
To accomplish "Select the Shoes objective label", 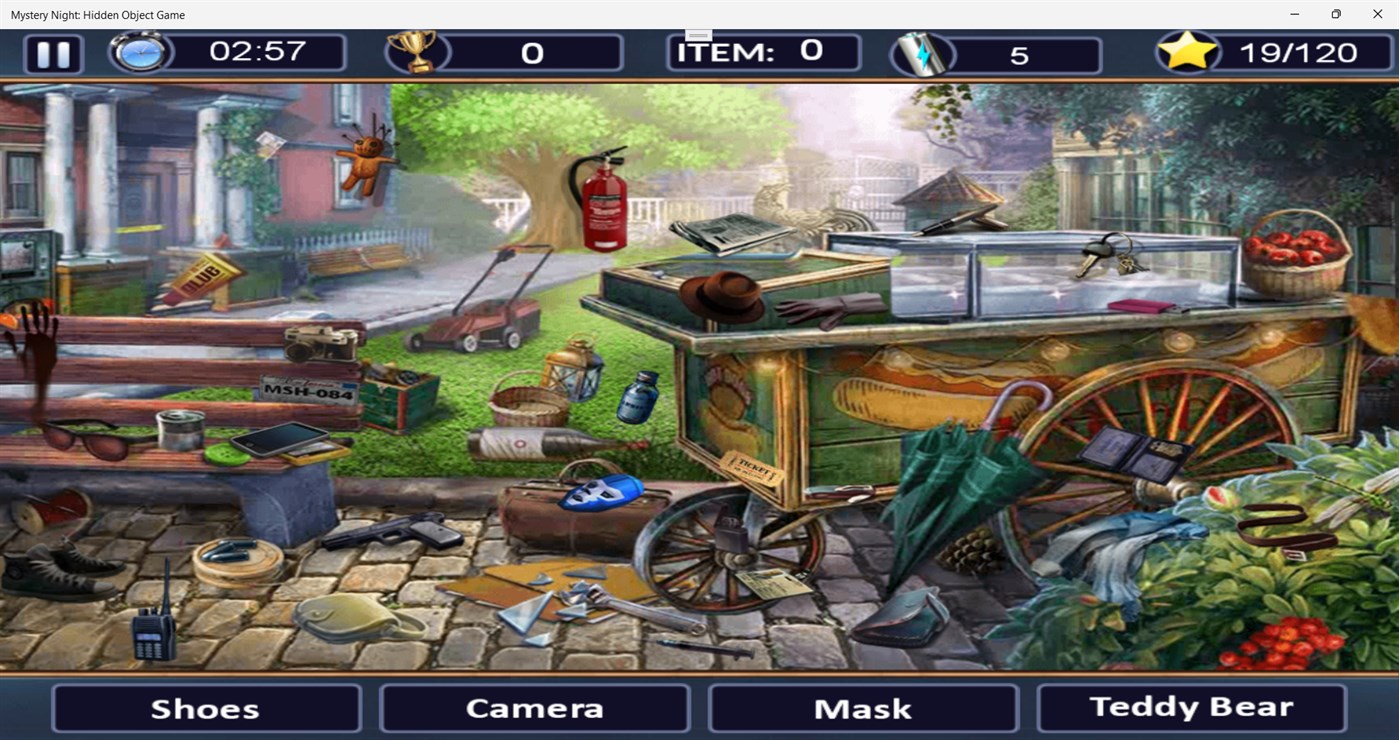I will [x=205, y=708].
